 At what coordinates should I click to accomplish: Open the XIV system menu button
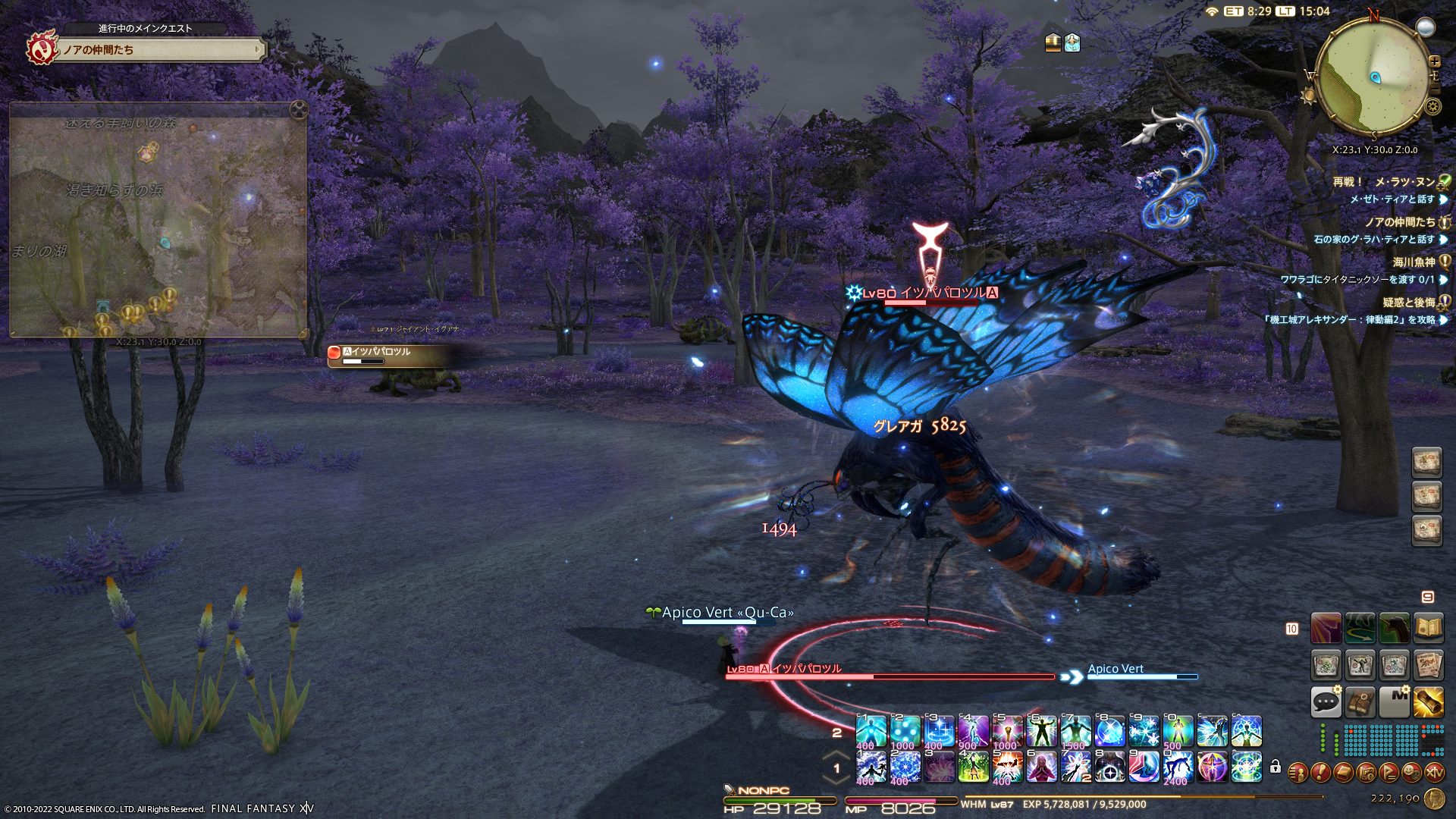point(1434,773)
